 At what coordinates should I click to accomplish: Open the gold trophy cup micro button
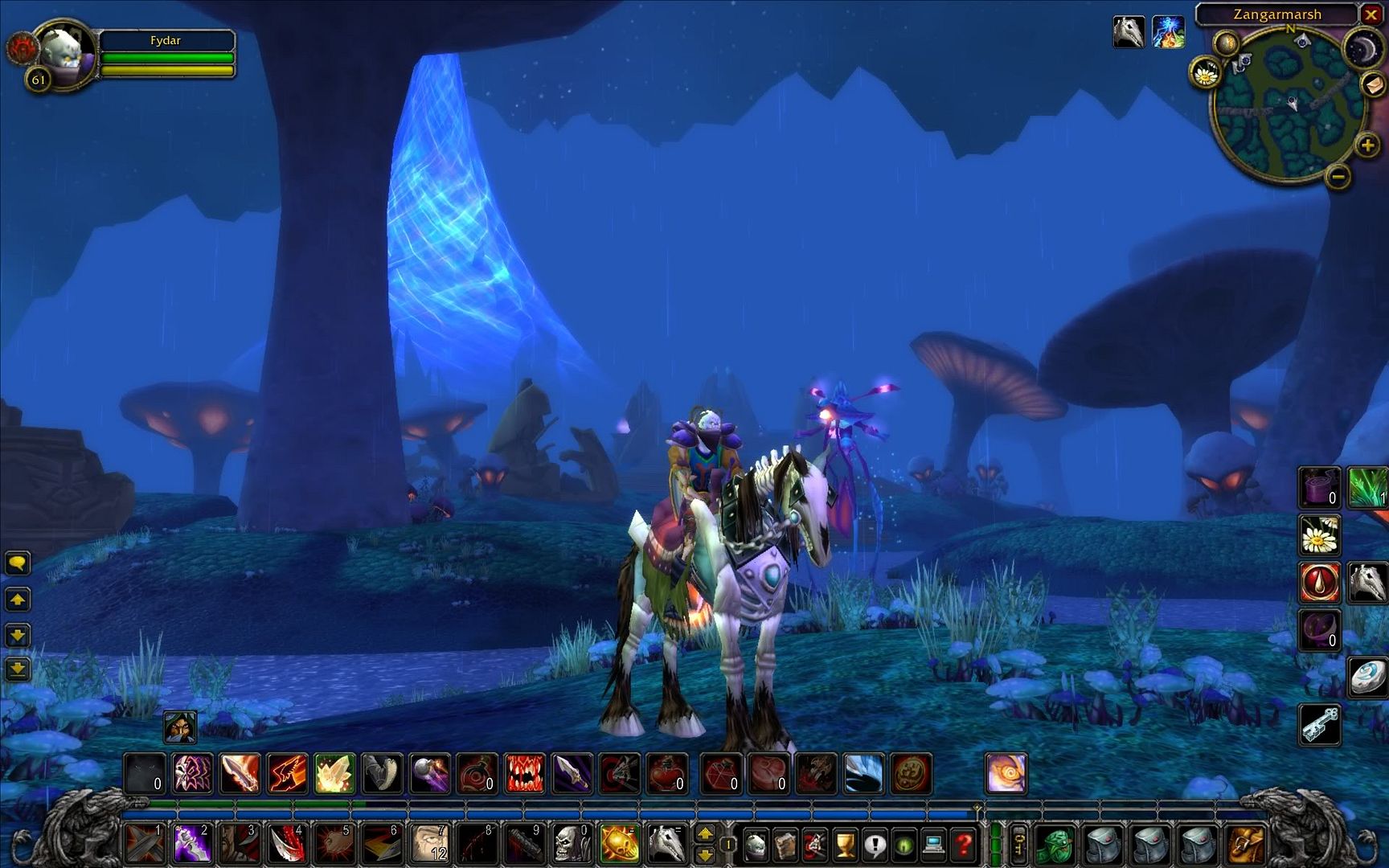click(x=845, y=845)
